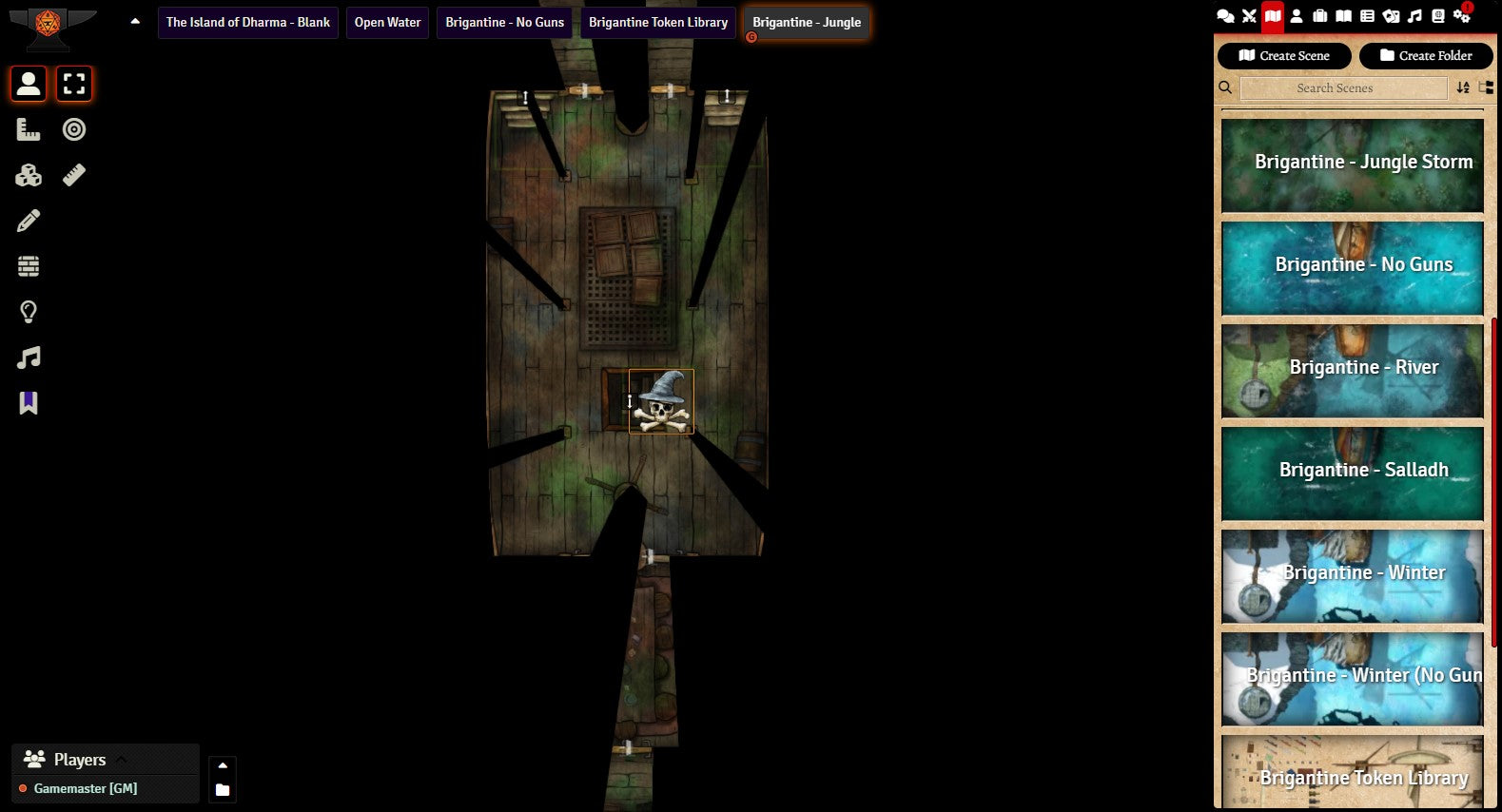Select the Brigantine - River scene entry

1352,370
